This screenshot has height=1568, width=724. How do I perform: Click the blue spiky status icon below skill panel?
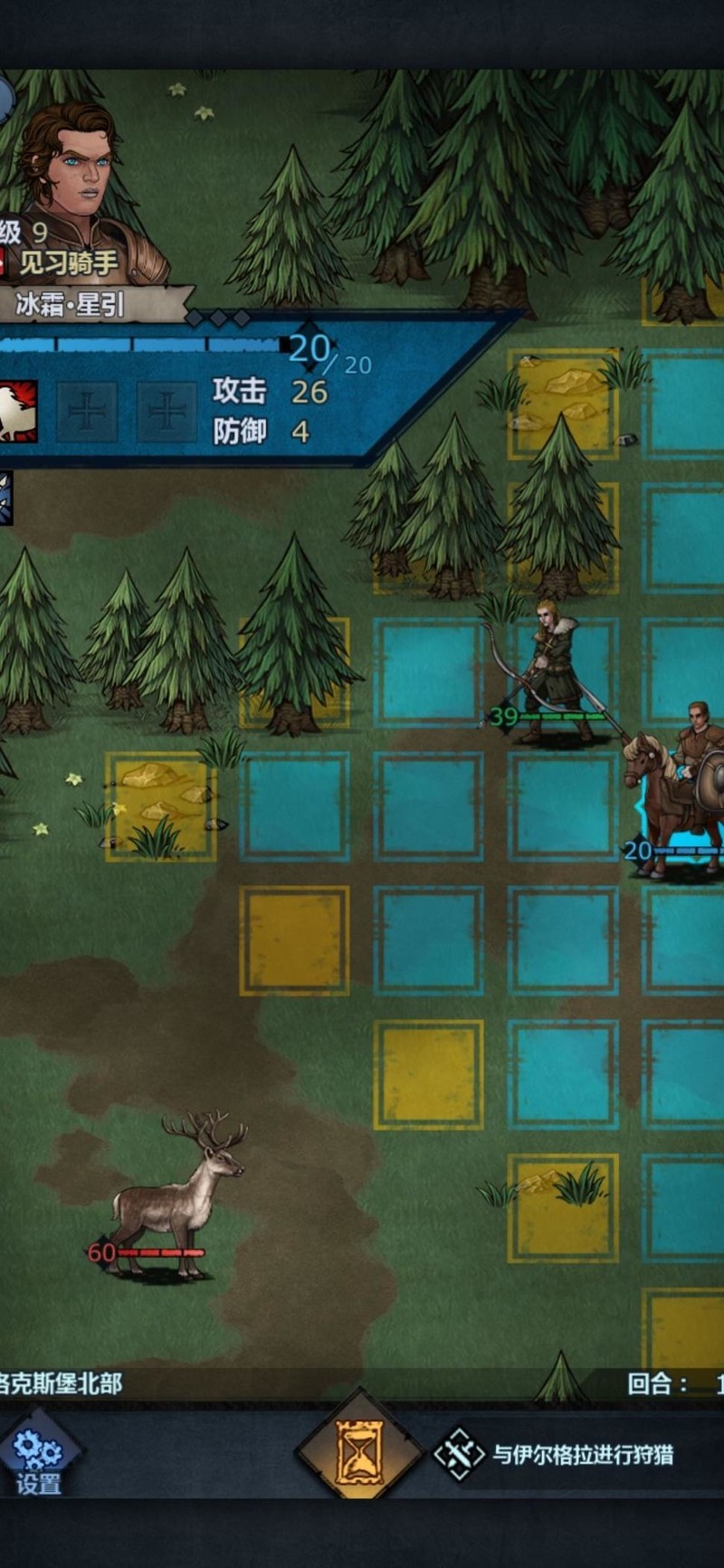click(5, 498)
